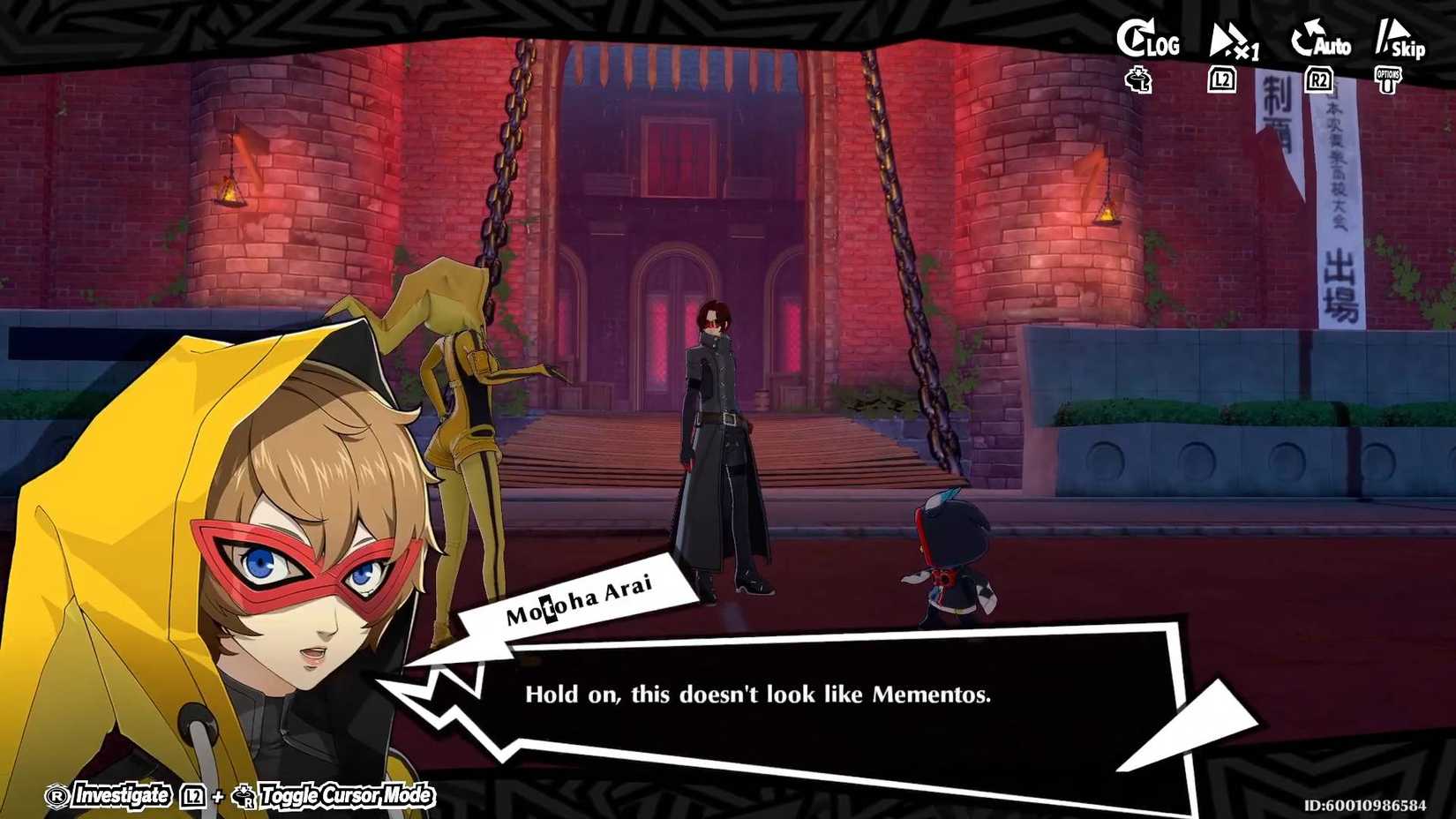Click the left-stick press prompt icon

(x=1136, y=81)
